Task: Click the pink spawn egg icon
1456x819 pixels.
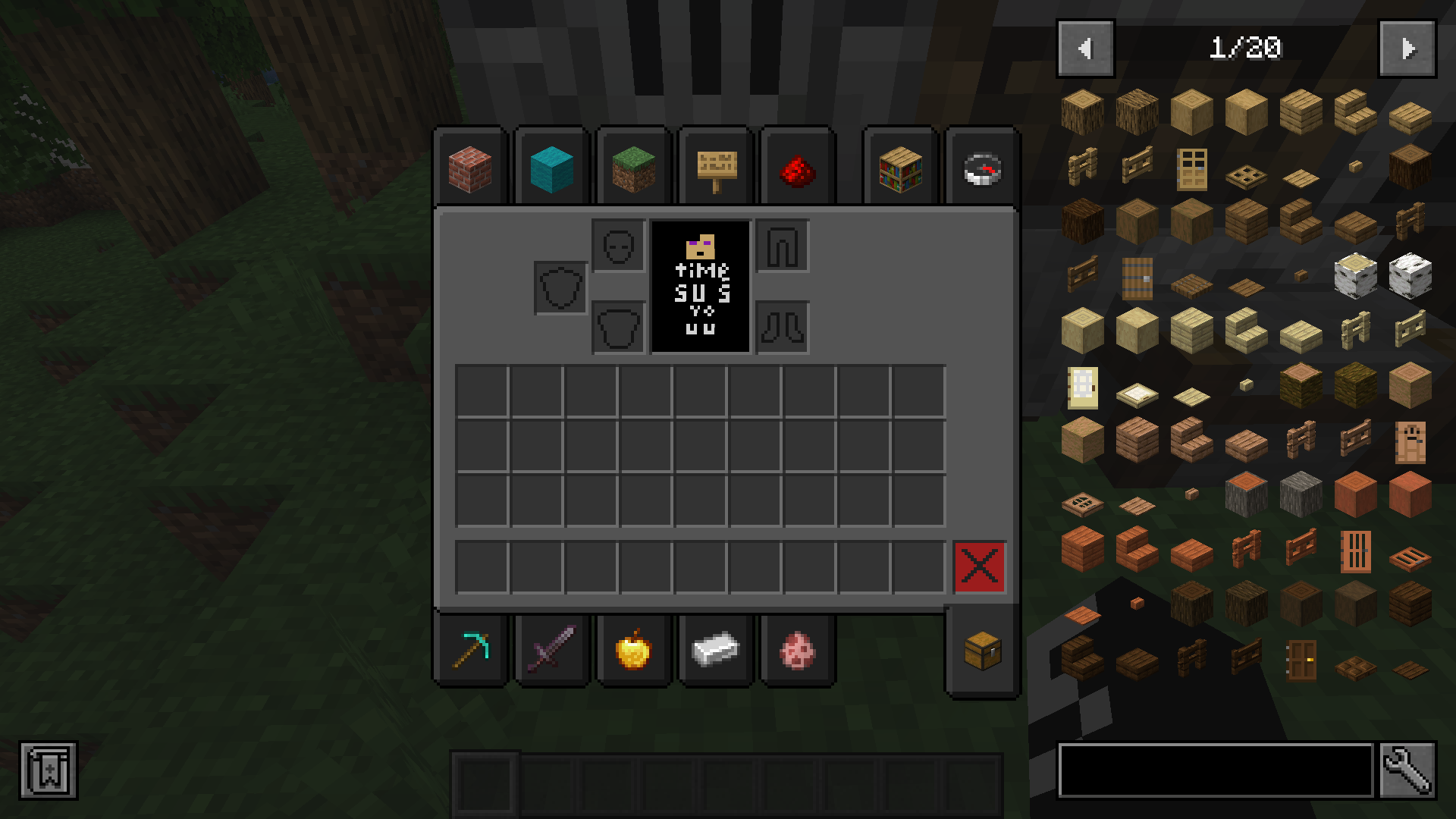Action: pyautogui.click(x=798, y=648)
